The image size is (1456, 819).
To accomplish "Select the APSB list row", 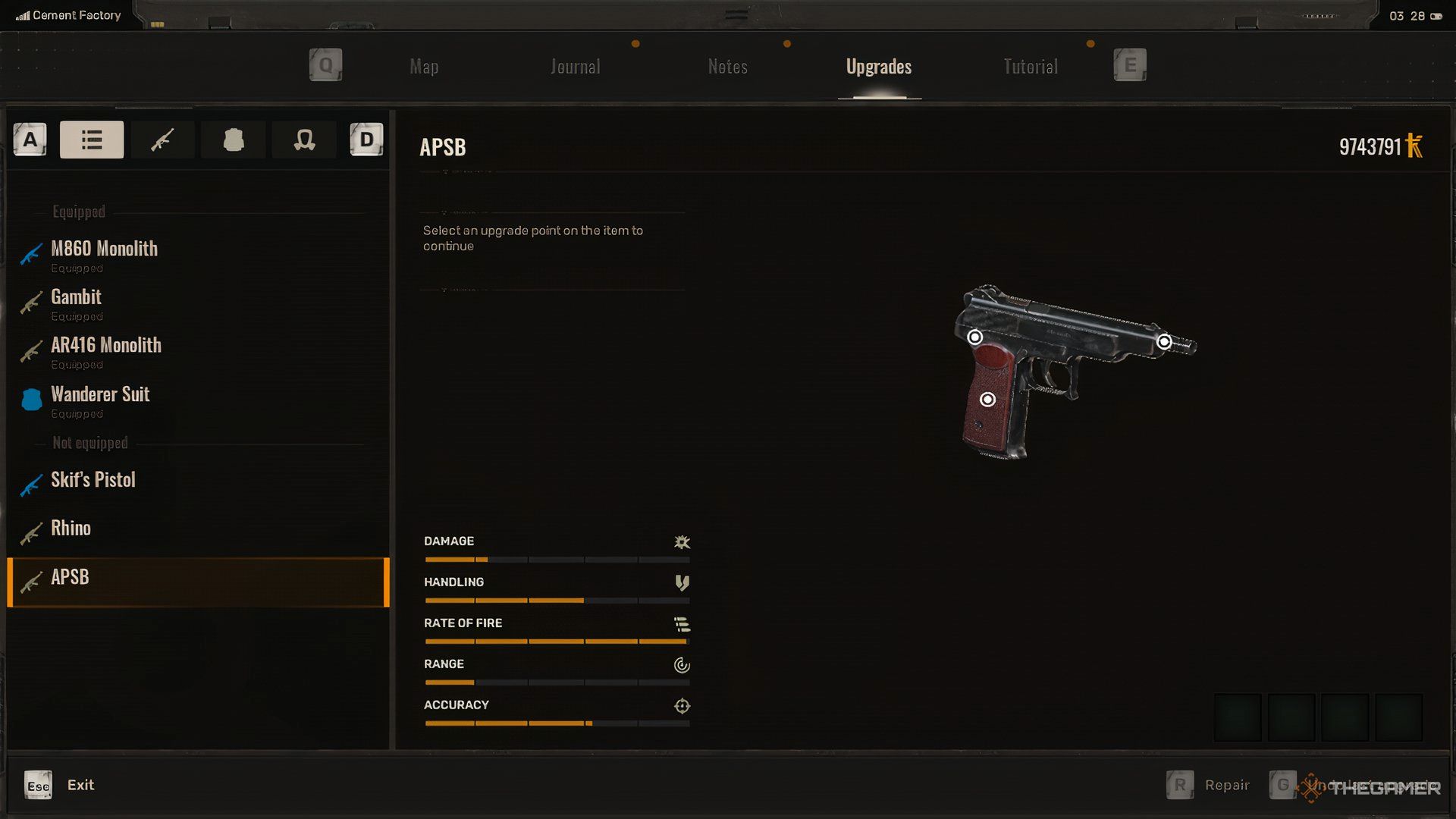I will pyautogui.click(x=197, y=582).
